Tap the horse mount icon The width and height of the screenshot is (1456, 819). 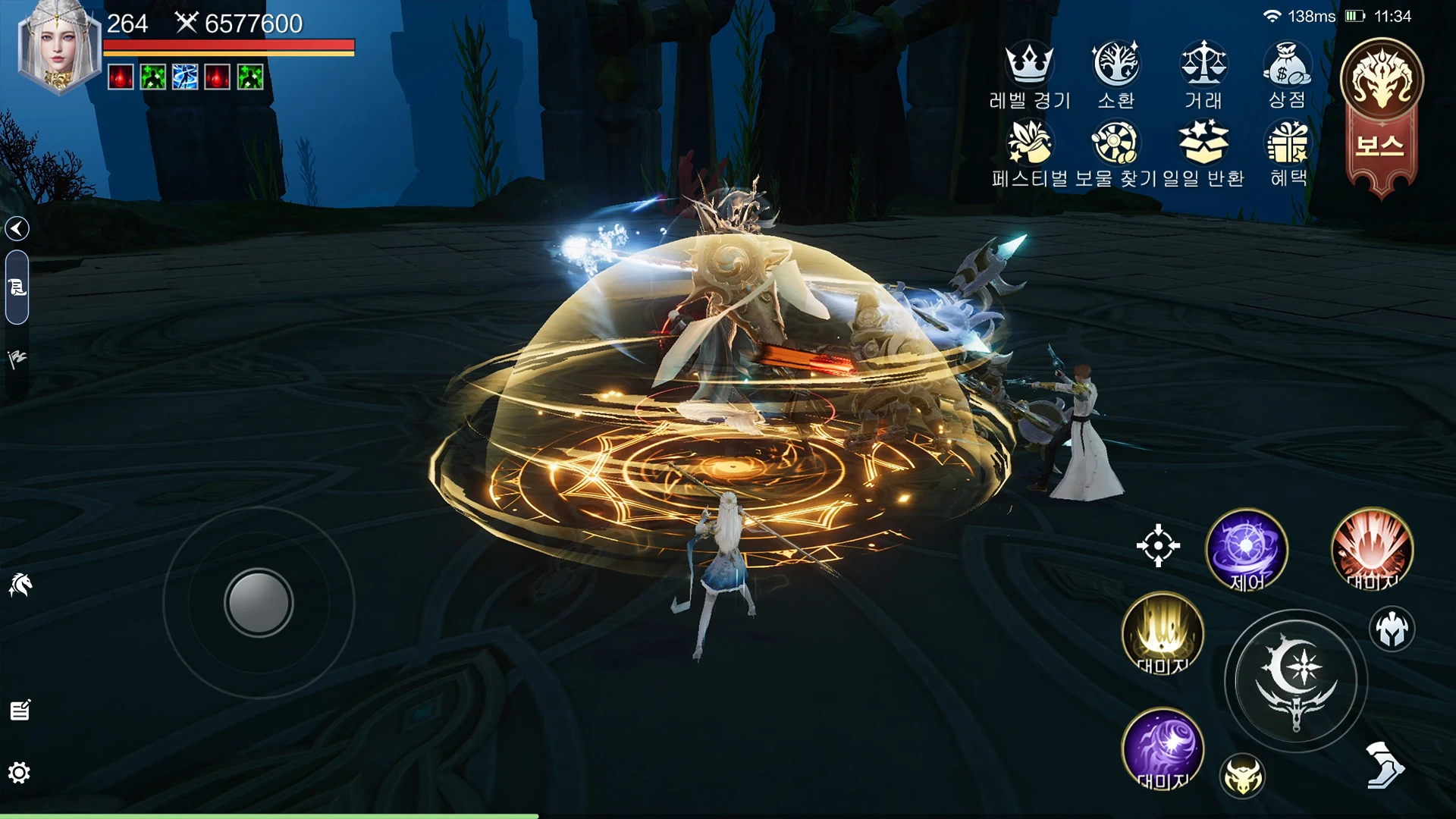(x=20, y=585)
